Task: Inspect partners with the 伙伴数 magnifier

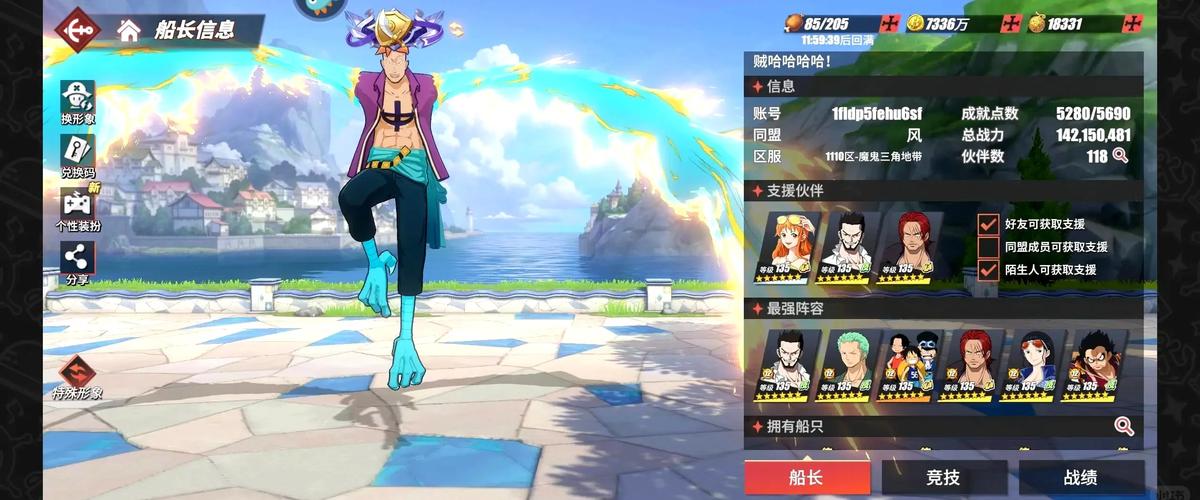Action: pos(1121,156)
